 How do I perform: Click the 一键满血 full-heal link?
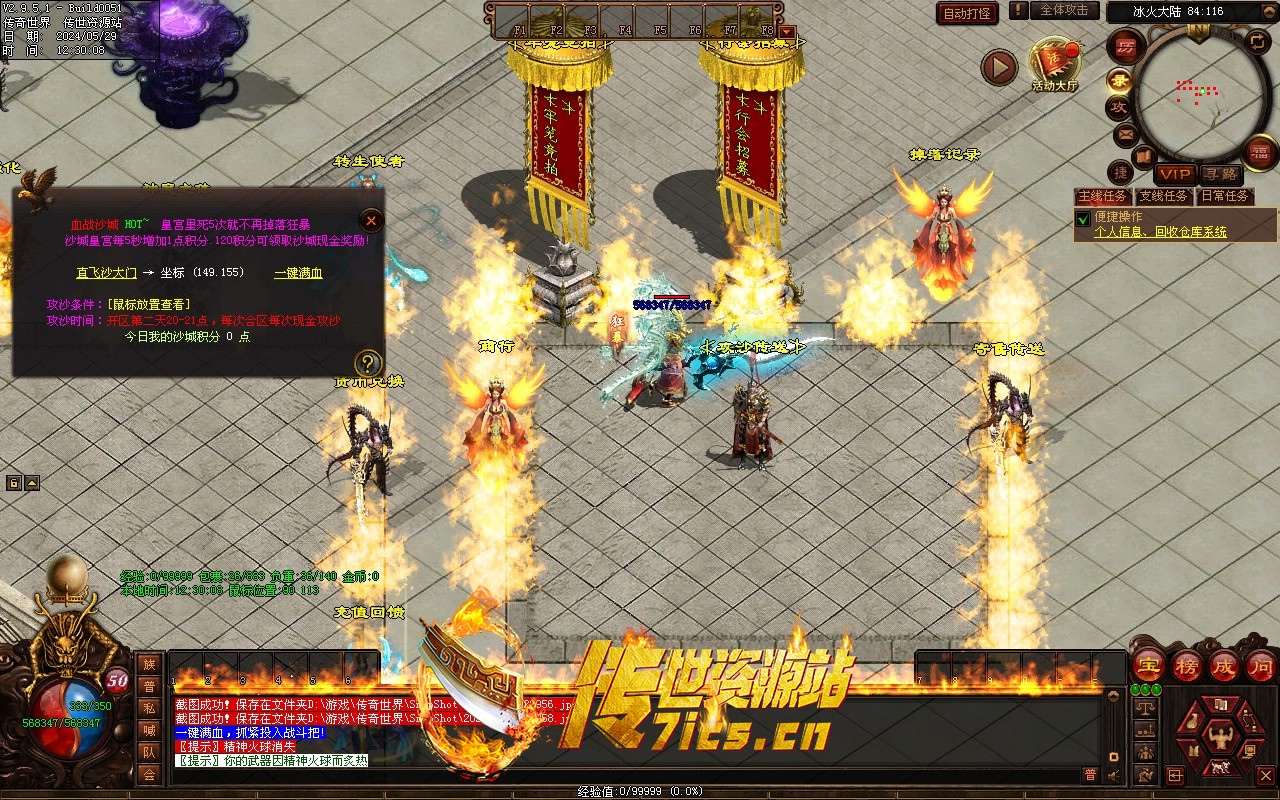click(x=298, y=272)
